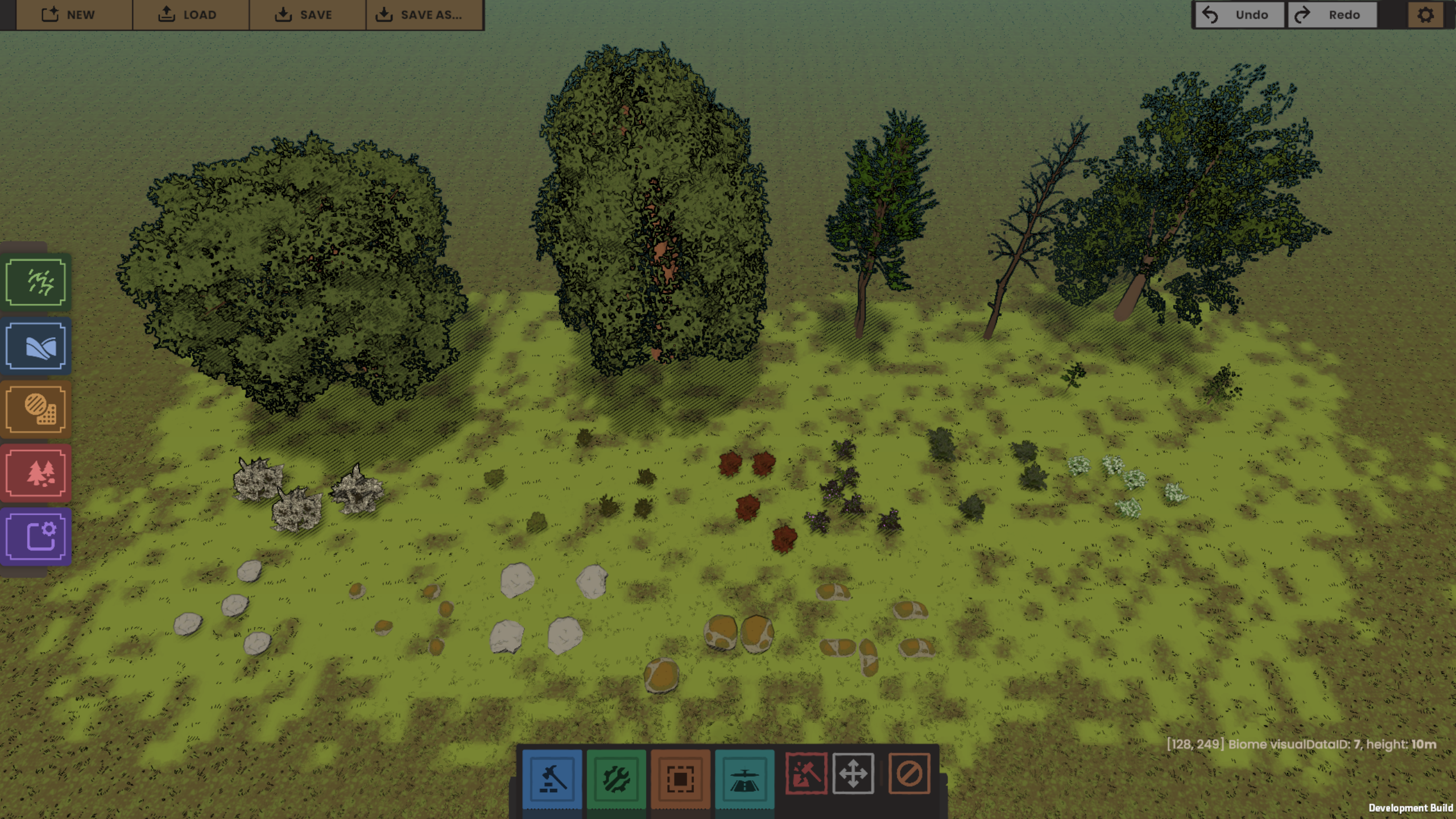Open the orange texture patterns tab
Viewport: 1456px width, 819px height.
coord(36,409)
